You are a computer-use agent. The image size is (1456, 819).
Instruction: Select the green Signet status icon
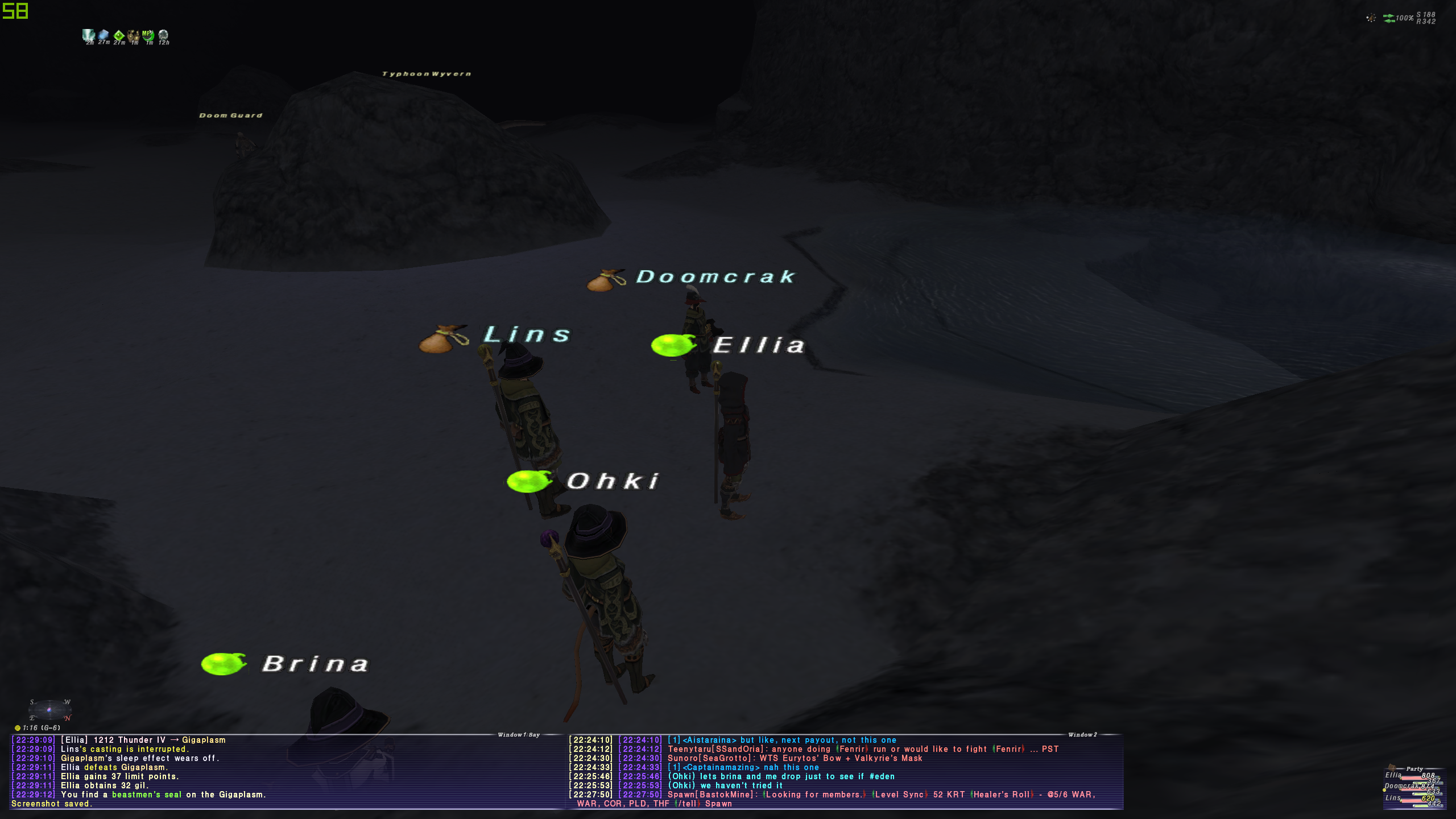tap(118, 35)
